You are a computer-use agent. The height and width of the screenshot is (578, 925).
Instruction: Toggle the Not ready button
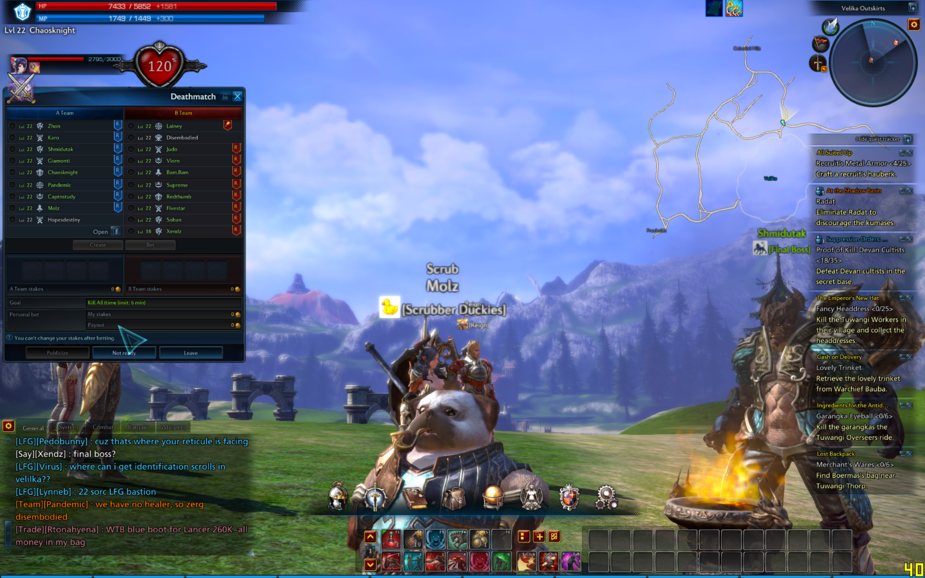(x=123, y=353)
